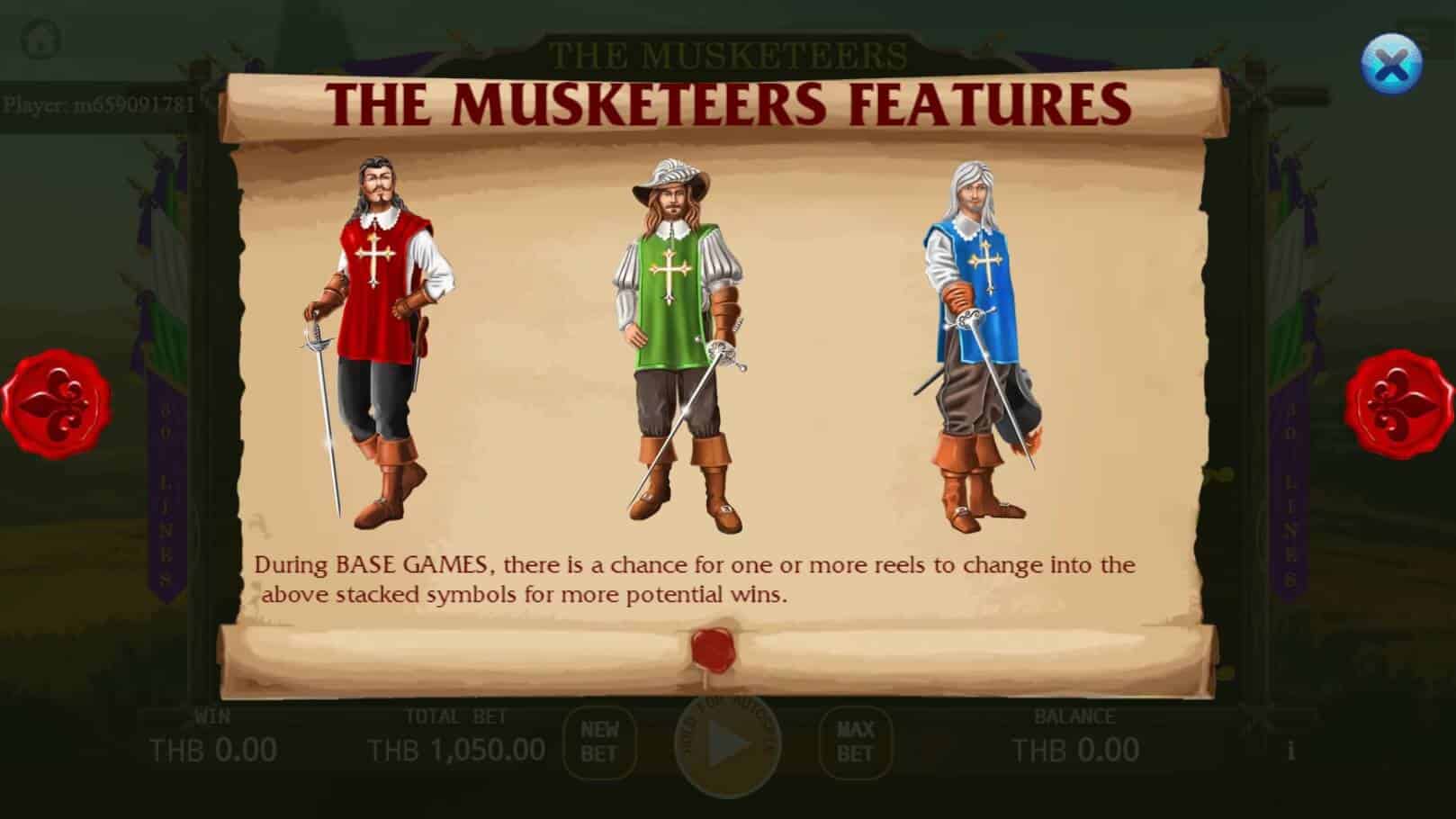Click the player ID label m659091781
Screen dimensions: 1456x819
coord(96,102)
